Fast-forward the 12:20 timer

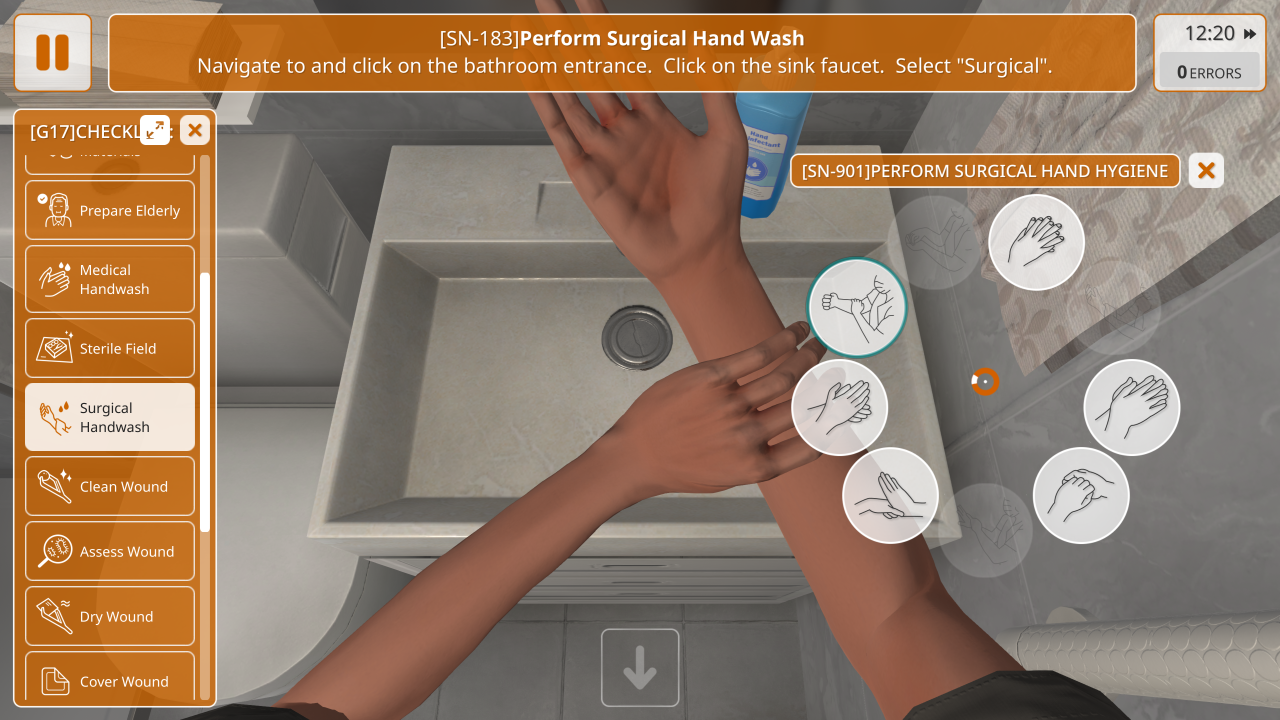click(x=1250, y=34)
